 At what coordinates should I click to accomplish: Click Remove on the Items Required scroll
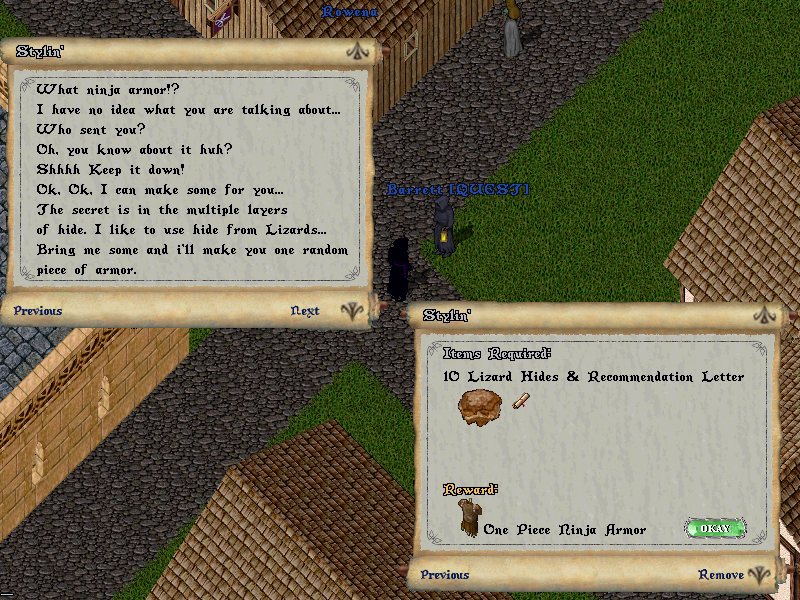coord(720,575)
